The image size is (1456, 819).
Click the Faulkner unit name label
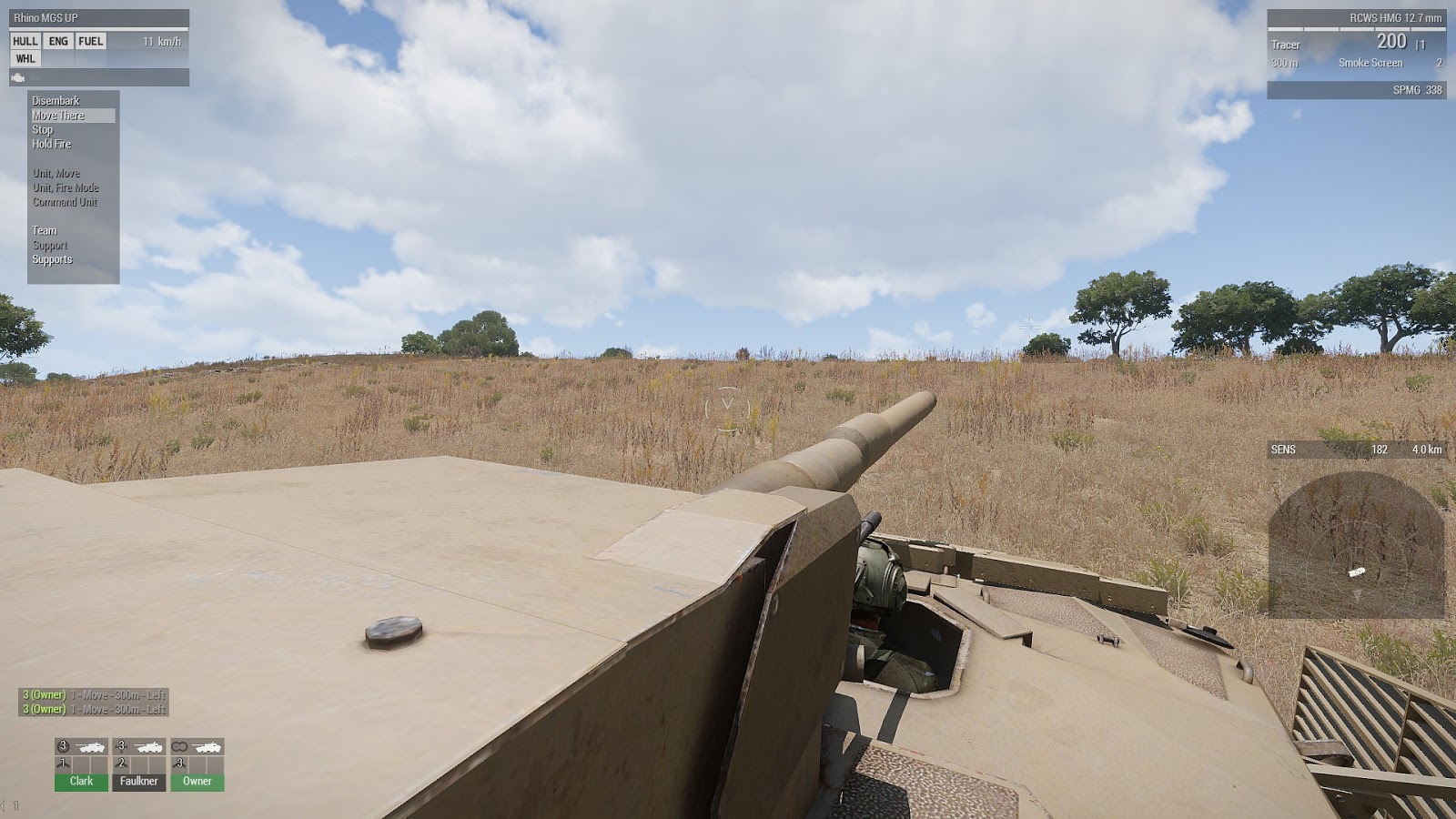[x=137, y=780]
